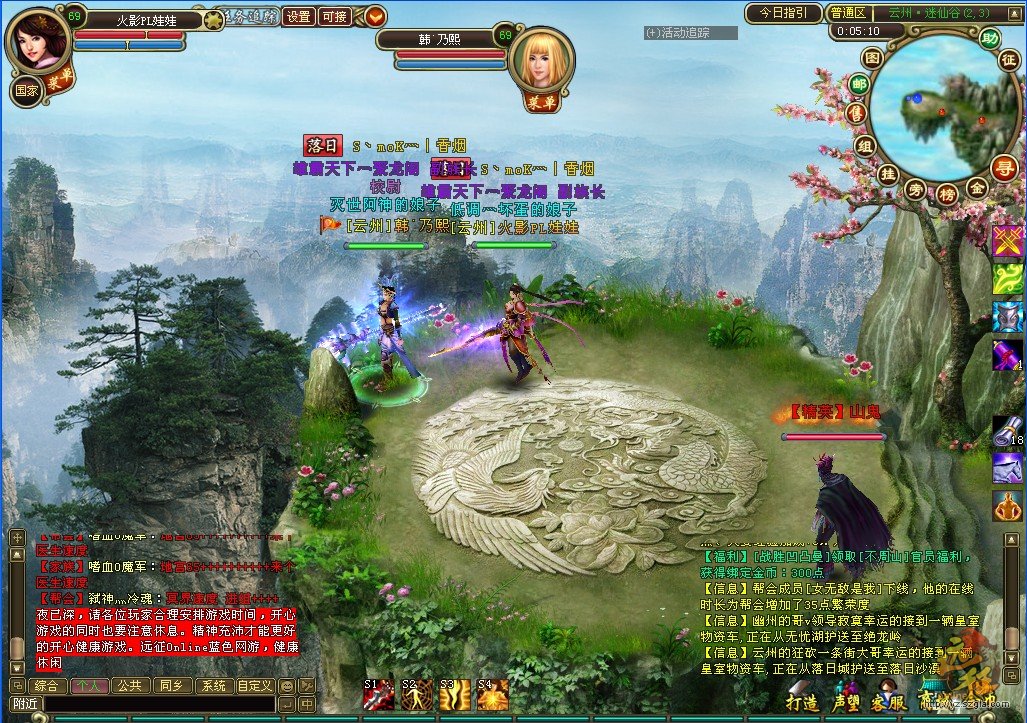This screenshot has width=1027, height=723.
Task: Open the 图 map button by the minimap
Action: coord(872,58)
